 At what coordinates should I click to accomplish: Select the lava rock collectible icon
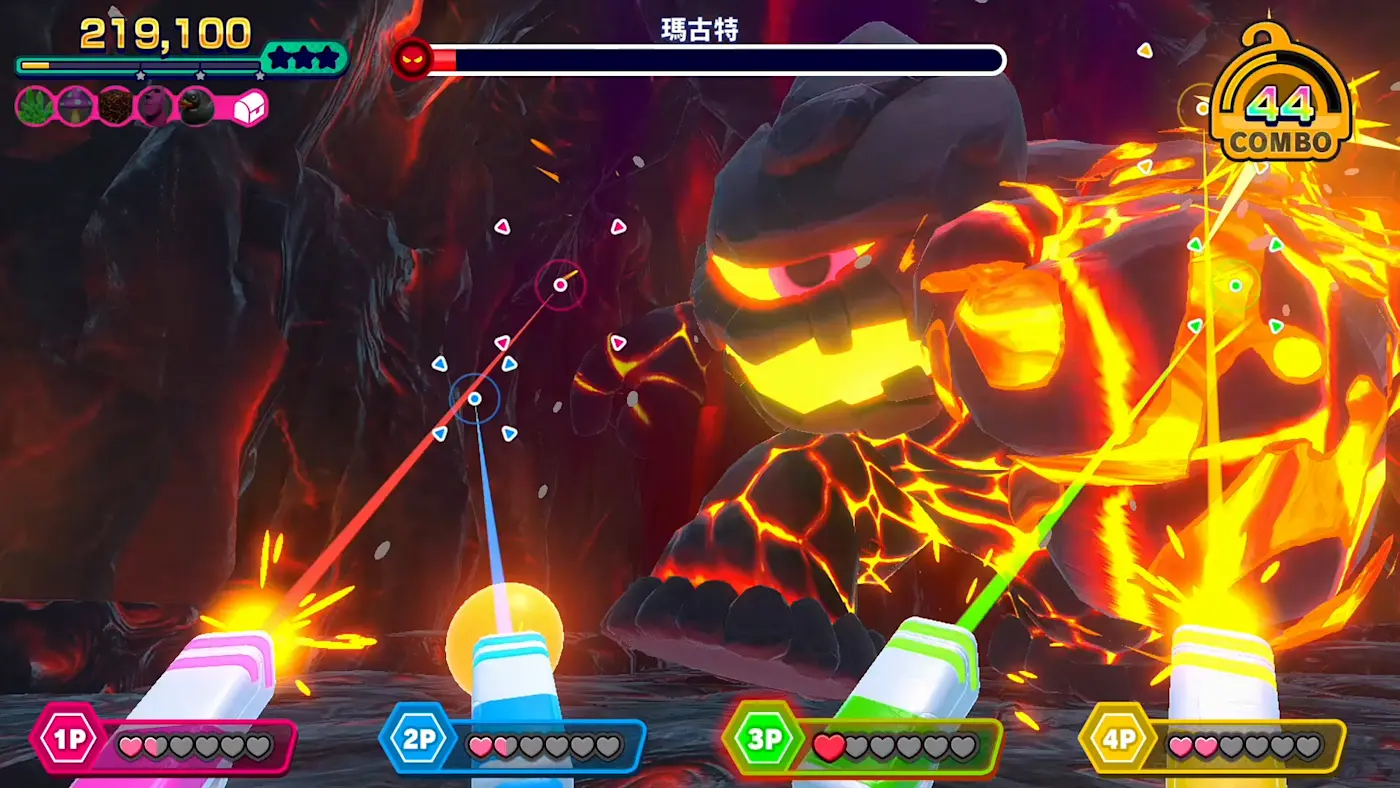[115, 106]
